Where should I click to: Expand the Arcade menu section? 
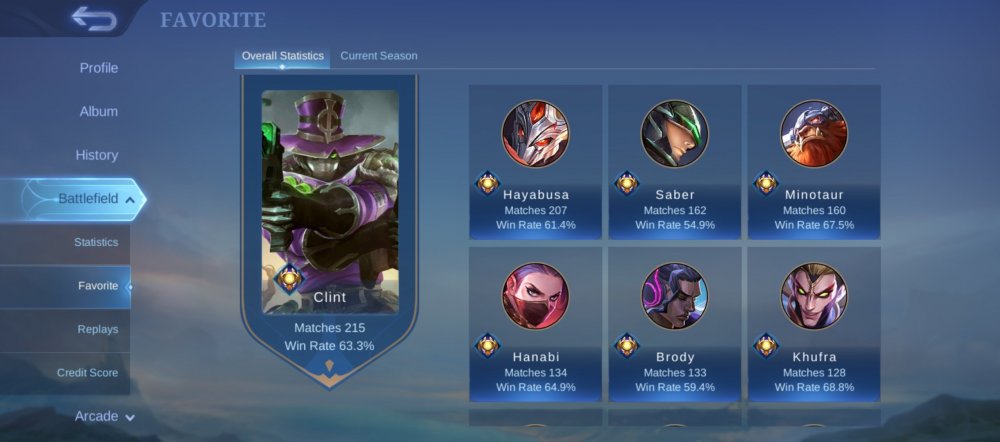click(x=104, y=416)
